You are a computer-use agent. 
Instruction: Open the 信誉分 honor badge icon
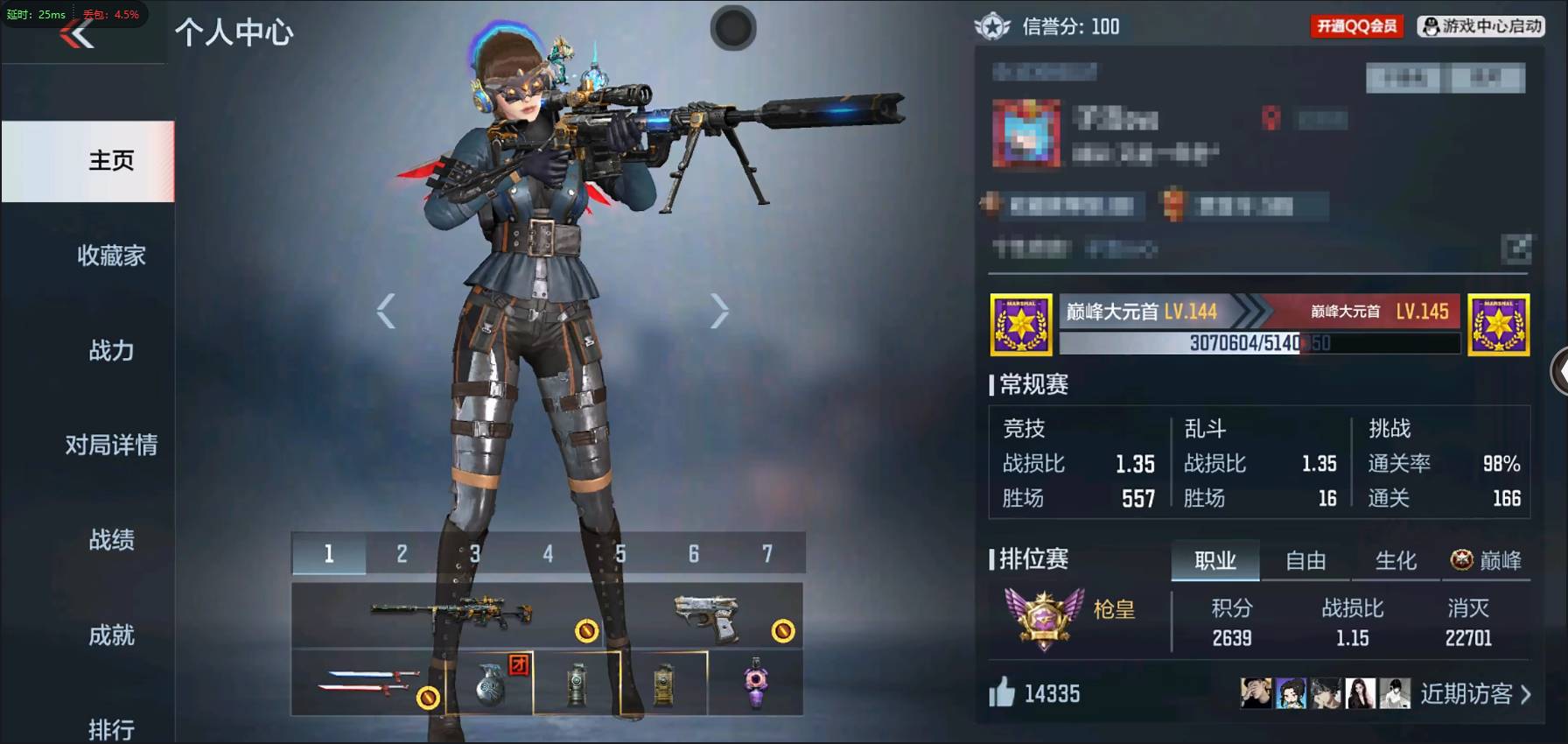pos(991,26)
